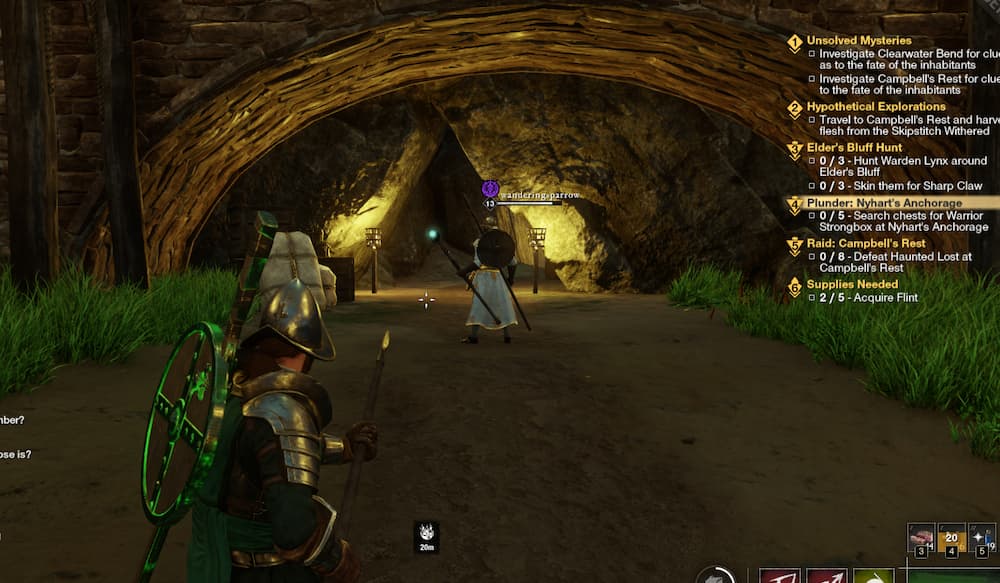Use the blue potion in slot 5
1000x583 pixels.
tap(982, 537)
